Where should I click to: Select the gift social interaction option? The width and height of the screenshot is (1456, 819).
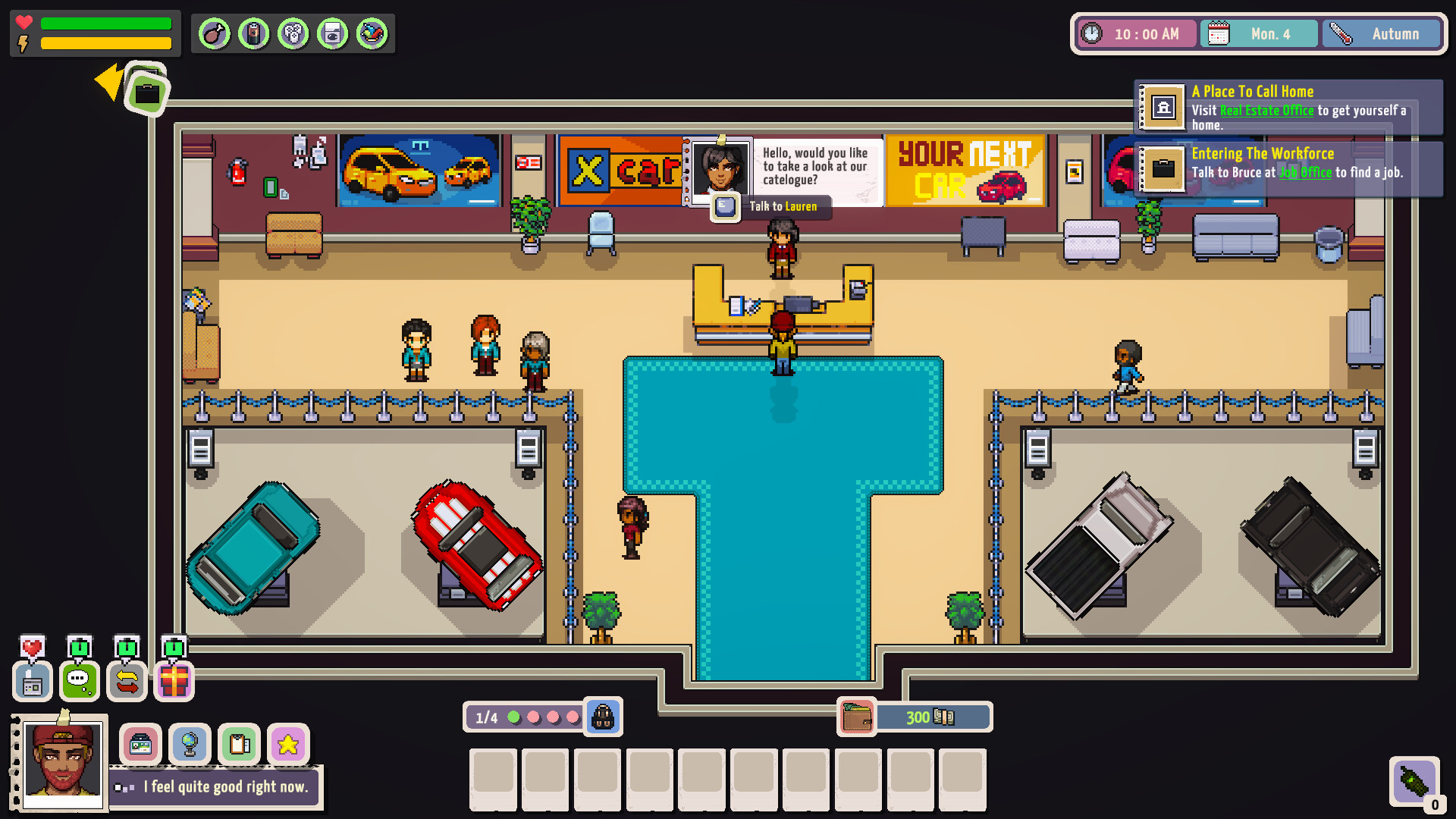point(174,682)
